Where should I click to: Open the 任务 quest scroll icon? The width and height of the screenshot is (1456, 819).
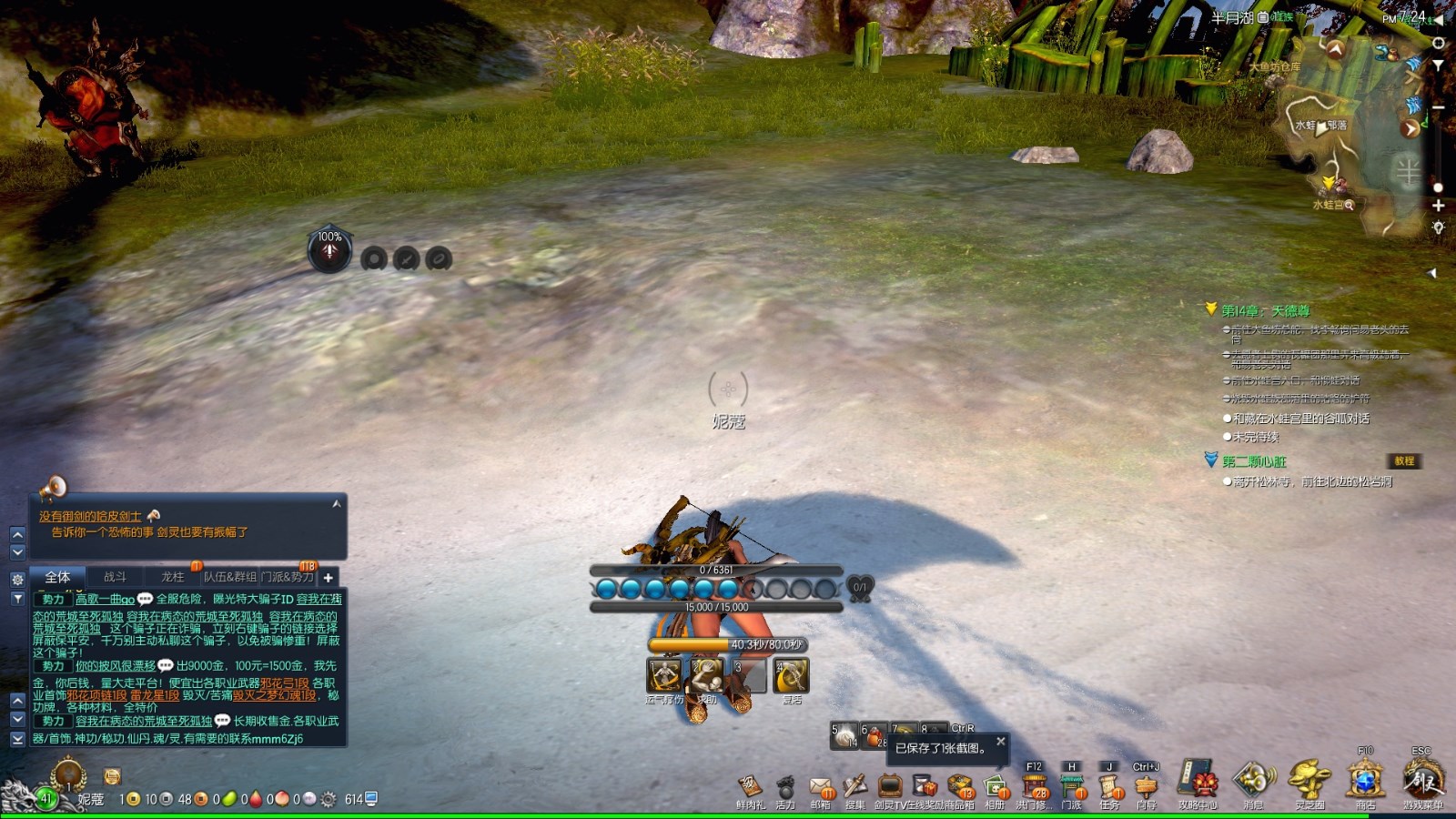[1108, 787]
